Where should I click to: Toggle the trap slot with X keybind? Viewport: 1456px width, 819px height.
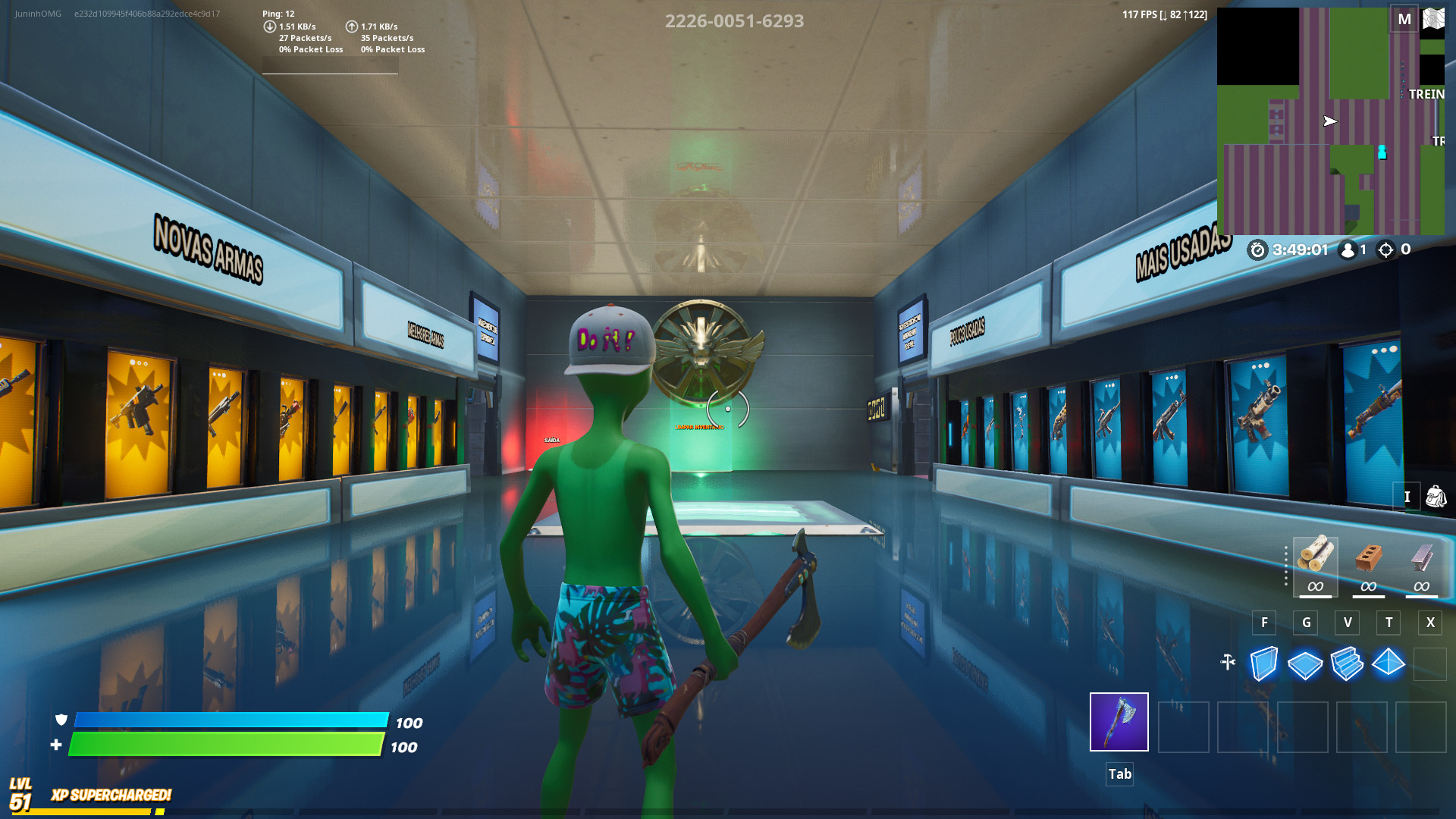coord(1429,623)
